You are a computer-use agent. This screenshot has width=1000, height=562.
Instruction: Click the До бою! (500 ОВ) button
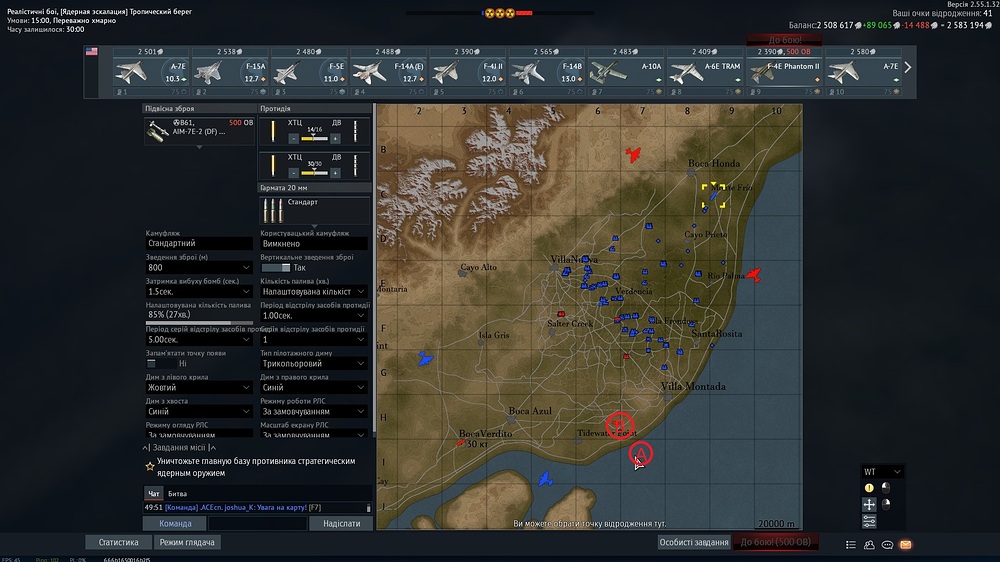776,542
